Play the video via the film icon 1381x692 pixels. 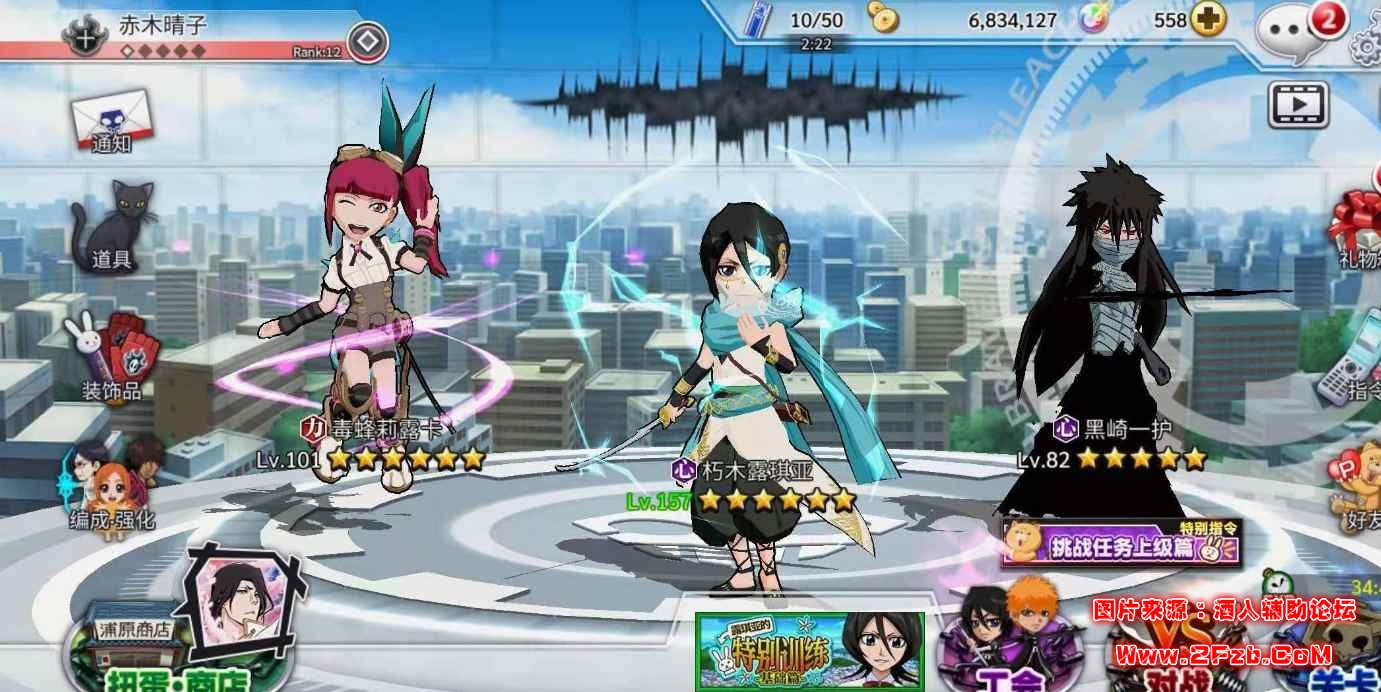pyautogui.click(x=1297, y=104)
